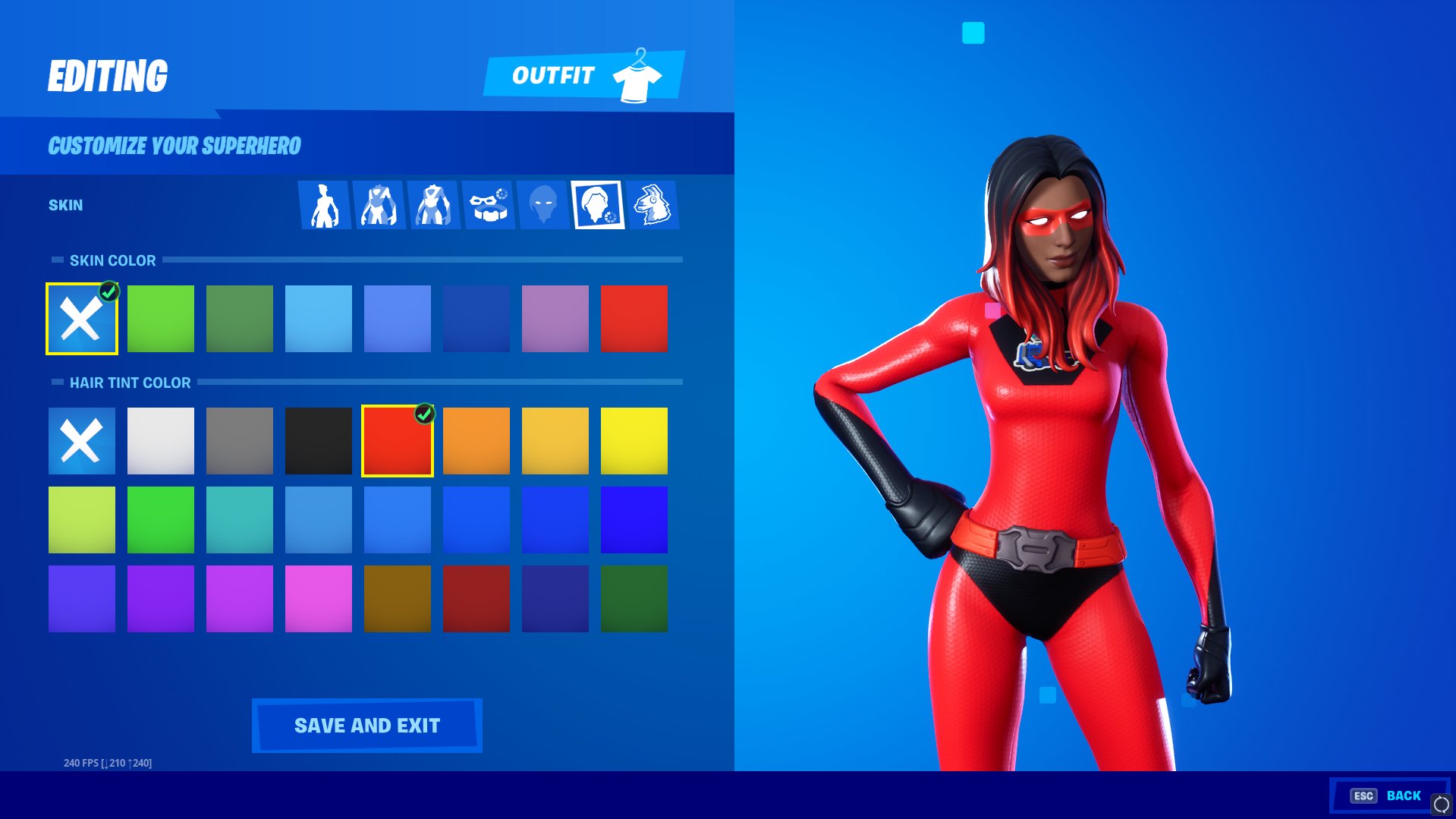Select the body customization category icon

326,205
